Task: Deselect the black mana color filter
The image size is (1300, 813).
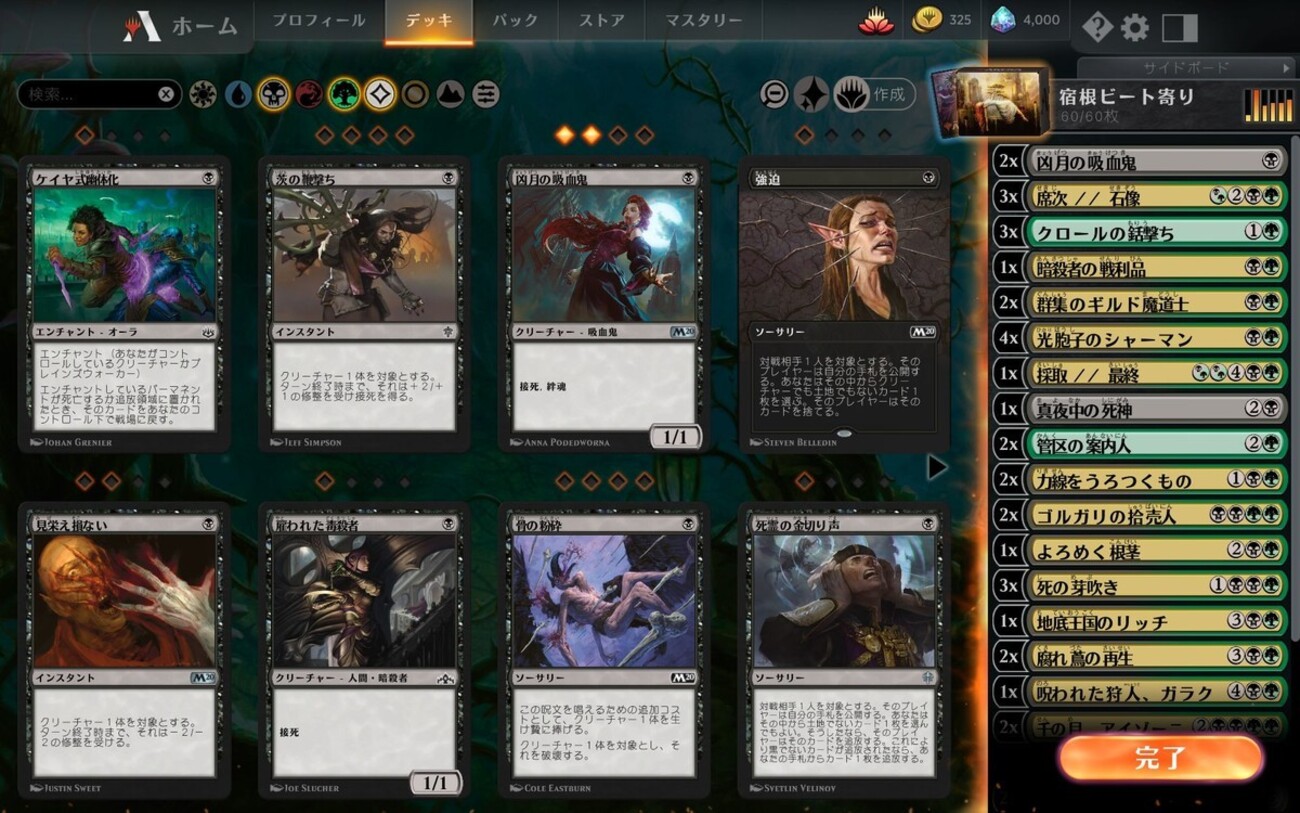Action: click(x=273, y=95)
